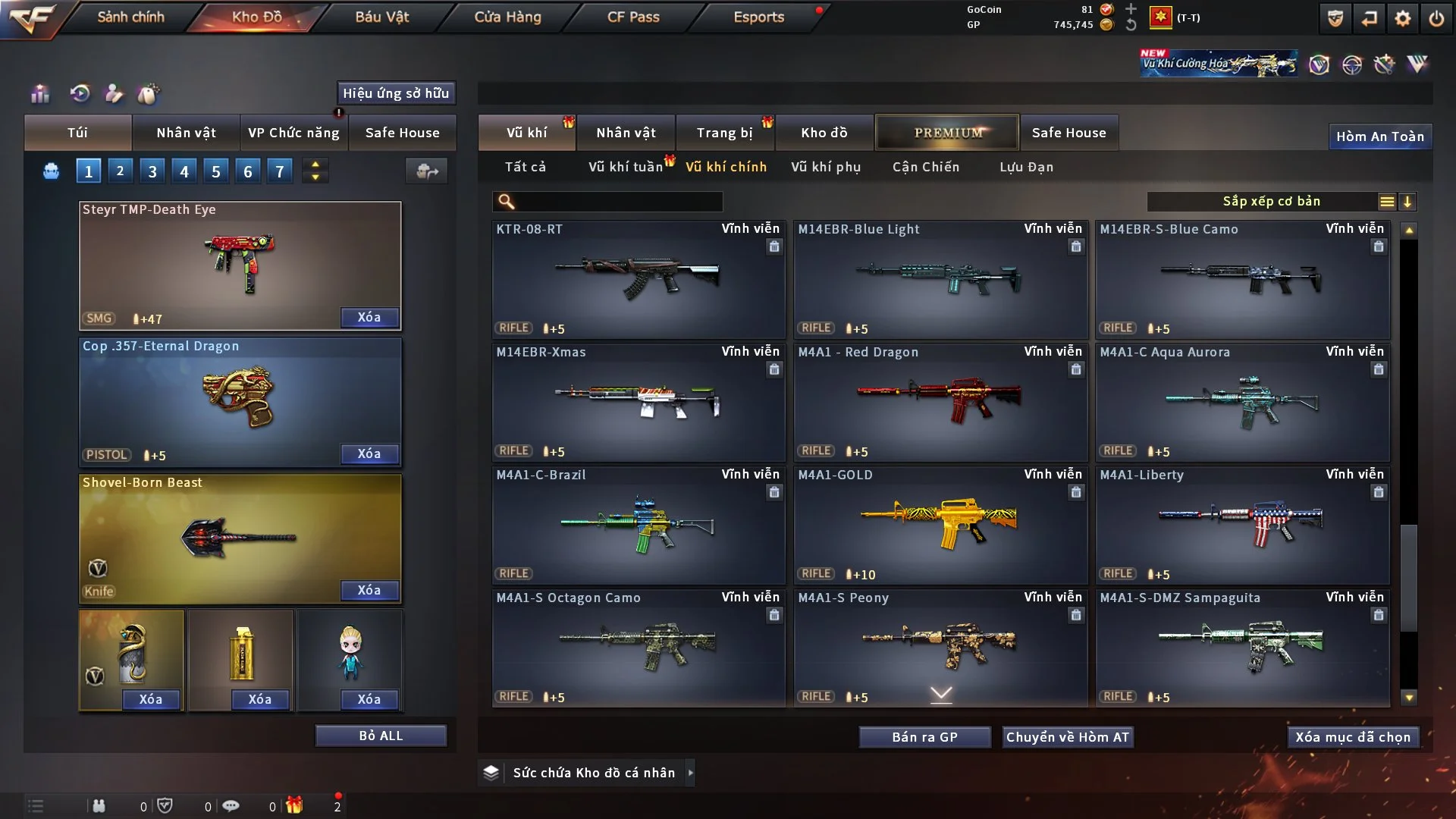Switch to the PREMIUM tab

click(x=947, y=133)
